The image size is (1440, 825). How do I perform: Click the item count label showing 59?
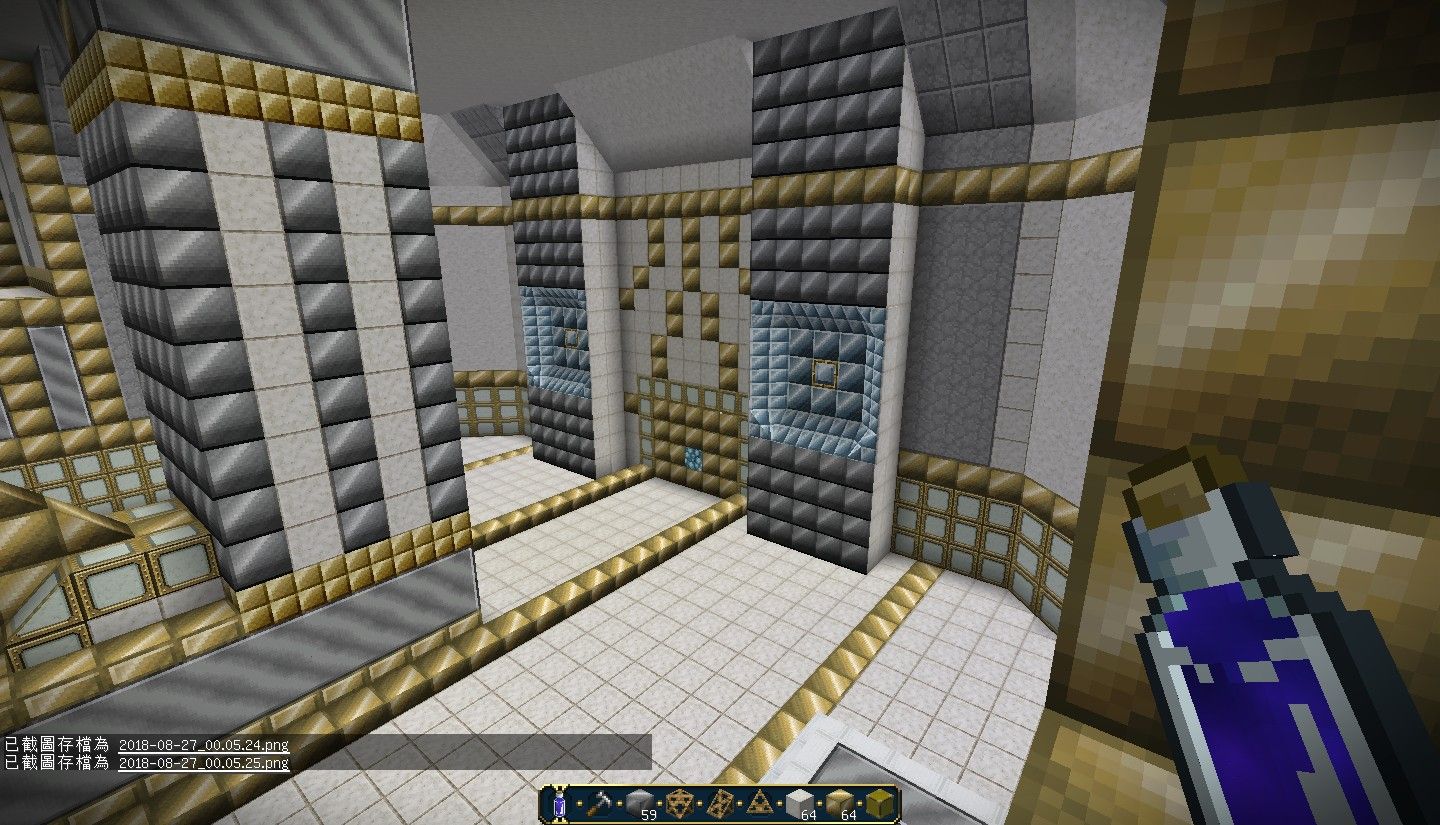point(648,813)
